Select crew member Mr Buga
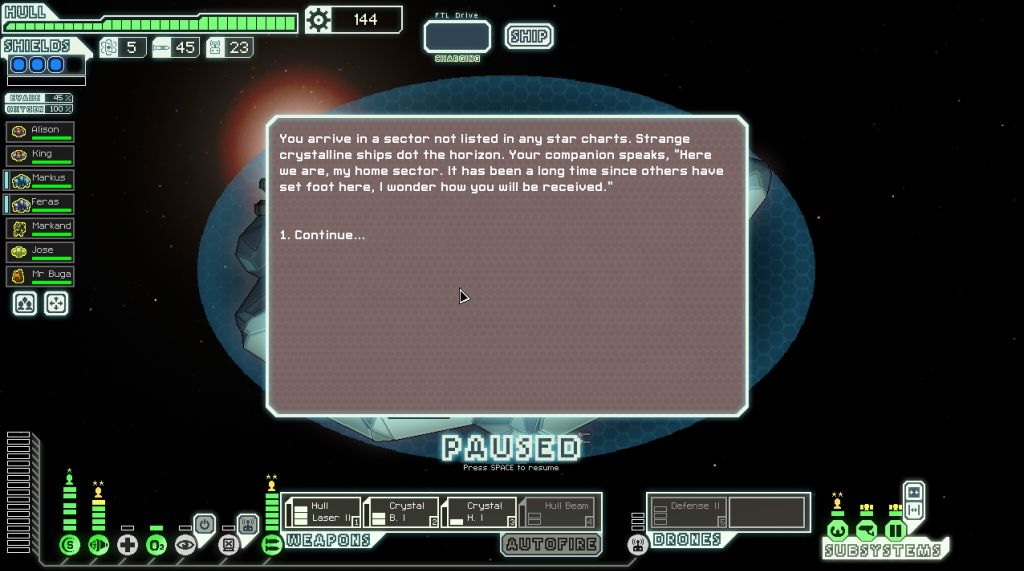1024x571 pixels. [40, 275]
